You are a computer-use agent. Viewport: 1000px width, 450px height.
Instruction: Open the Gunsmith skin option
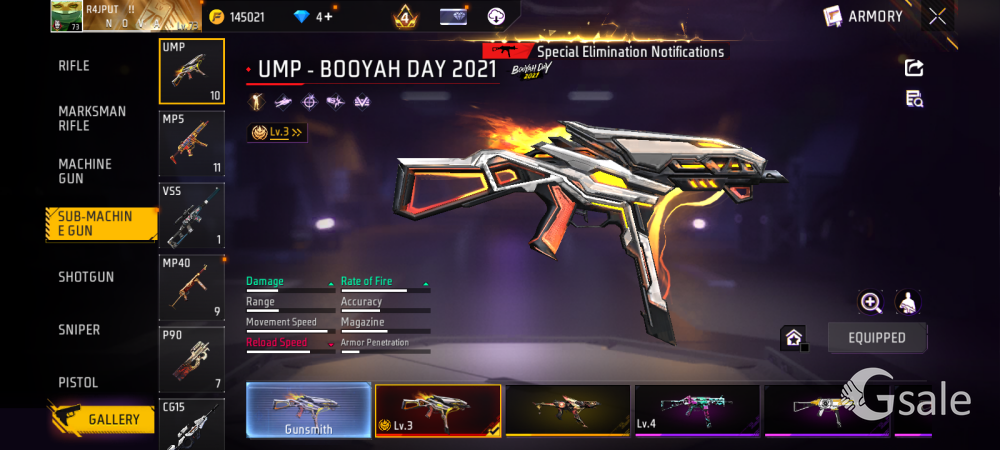pos(308,410)
